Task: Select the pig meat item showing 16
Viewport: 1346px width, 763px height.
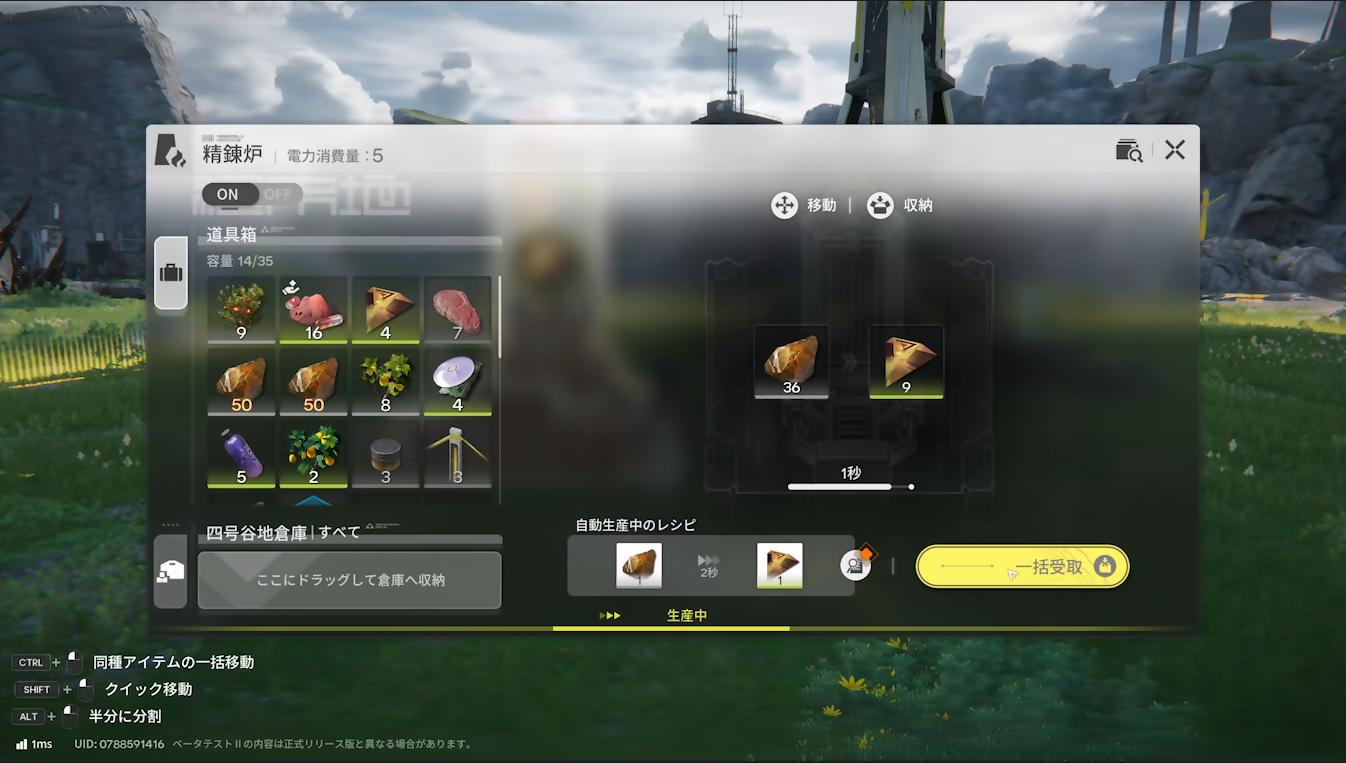Action: point(314,308)
